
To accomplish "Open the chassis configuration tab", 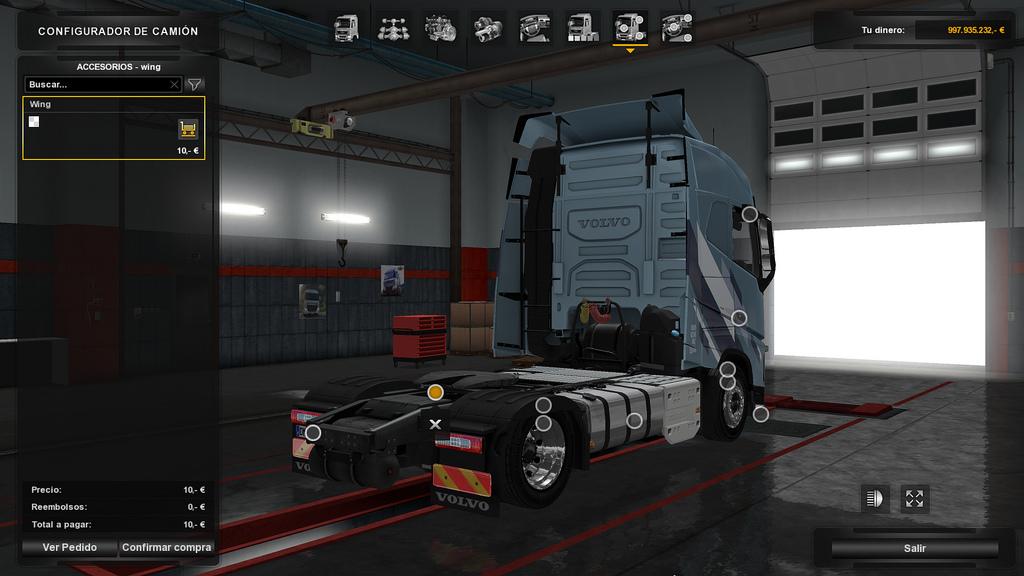I will (x=392, y=27).
